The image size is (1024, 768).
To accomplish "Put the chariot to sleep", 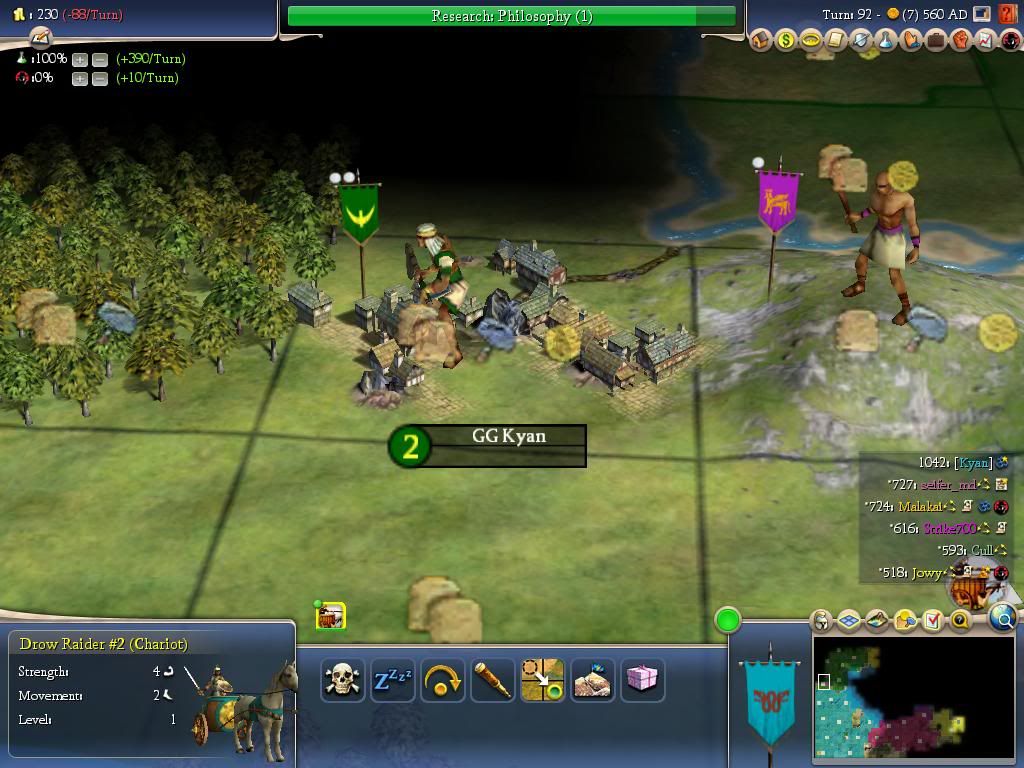I will 393,680.
